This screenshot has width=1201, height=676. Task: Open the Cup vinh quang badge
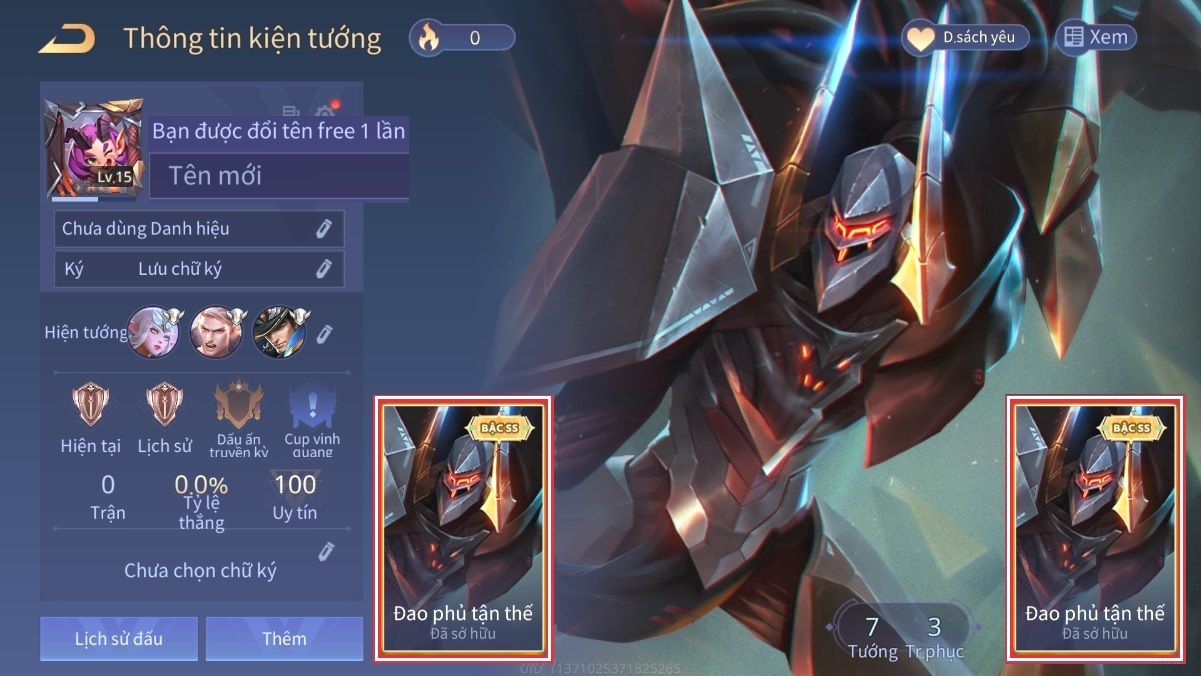[x=312, y=407]
